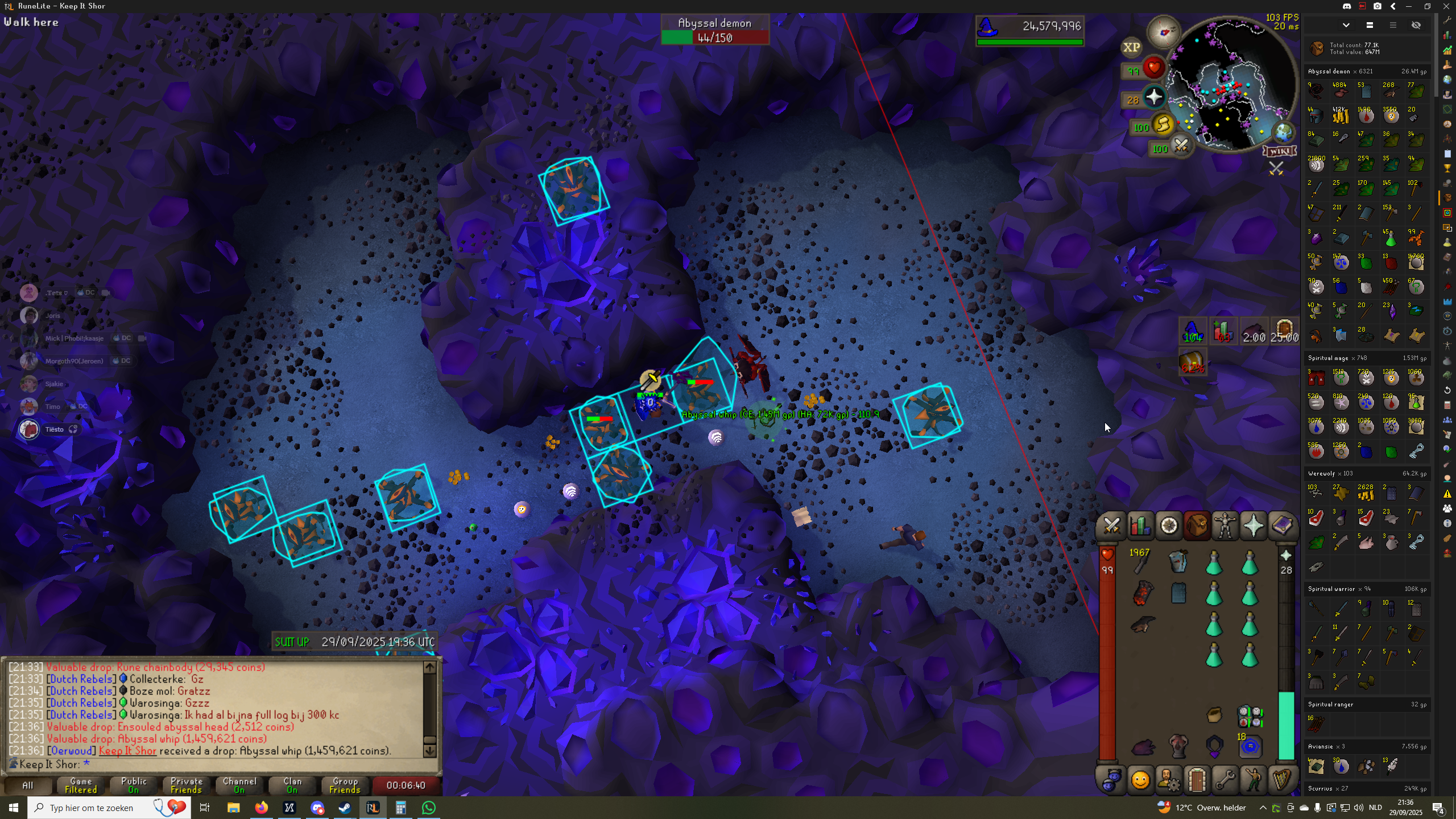The height and width of the screenshot is (819, 1456).
Task: Open WhatsApp from the Windows taskbar
Action: coord(429,808)
